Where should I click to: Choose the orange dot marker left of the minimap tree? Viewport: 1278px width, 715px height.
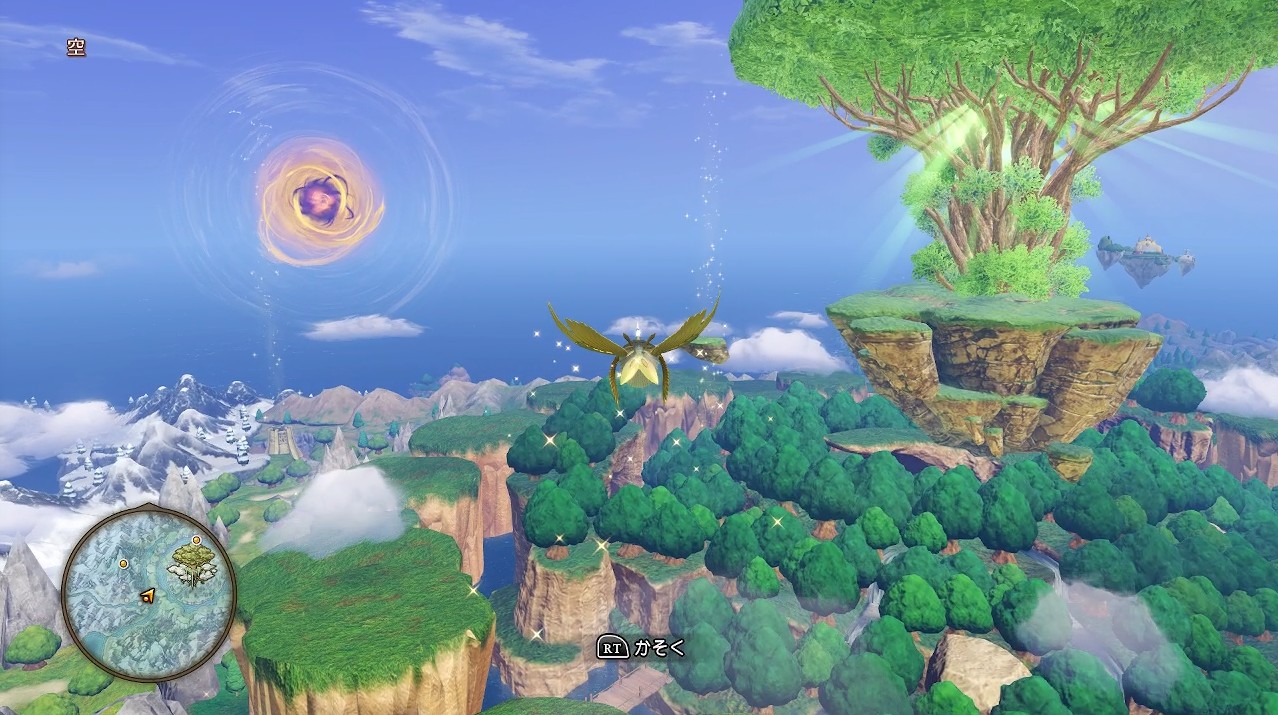tap(124, 564)
